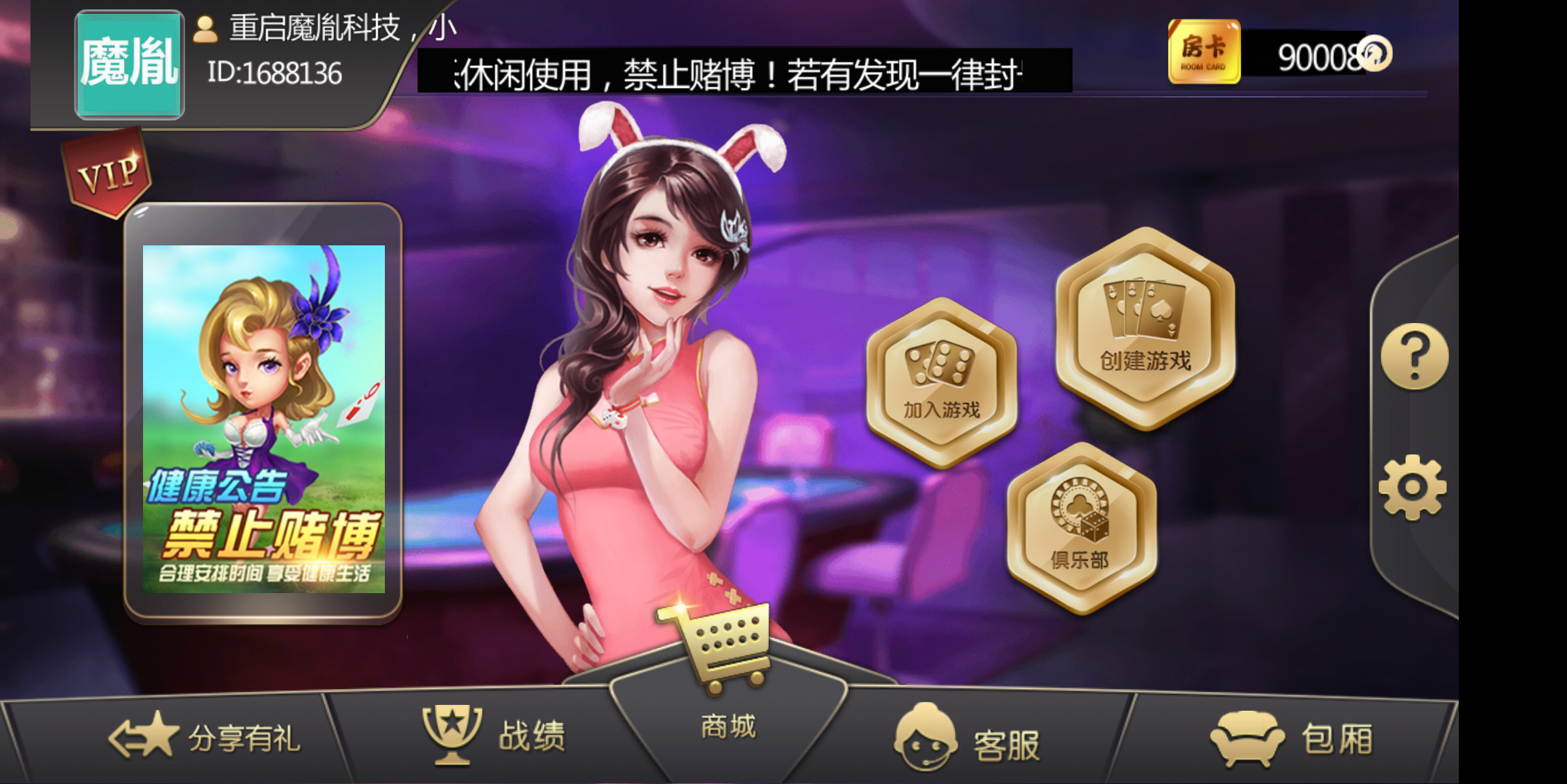Image resolution: width=1567 pixels, height=784 pixels.
Task: Click the scrolling 禁止赌博 announcement banner
Action: click(741, 69)
